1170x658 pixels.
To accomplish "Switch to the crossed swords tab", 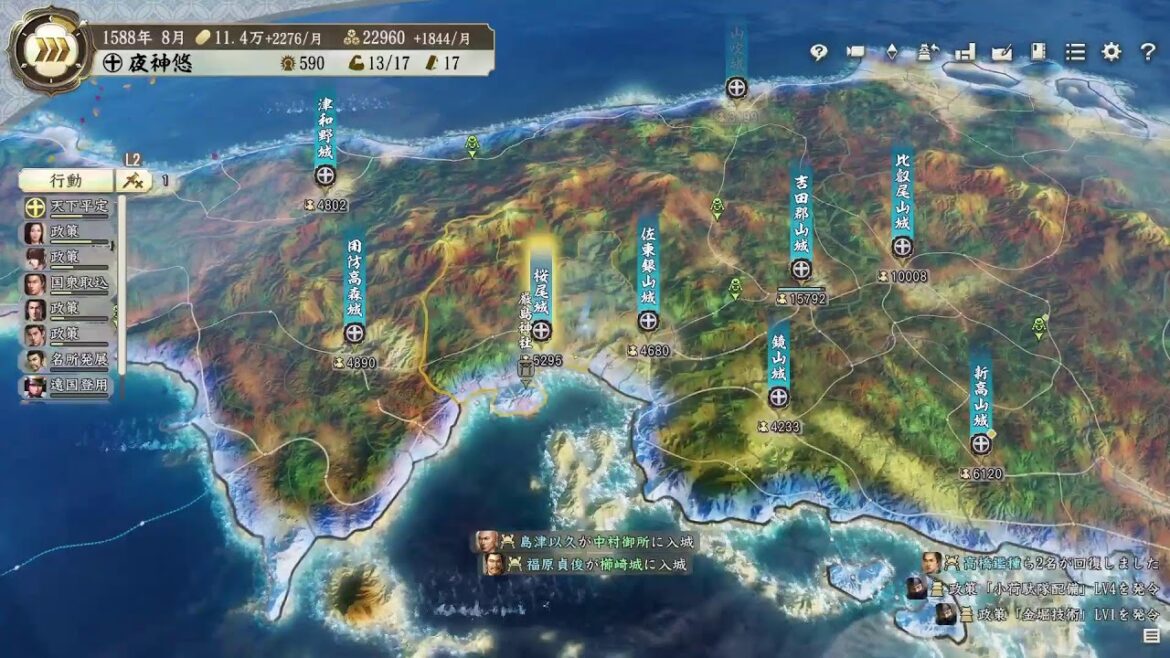I will point(132,181).
